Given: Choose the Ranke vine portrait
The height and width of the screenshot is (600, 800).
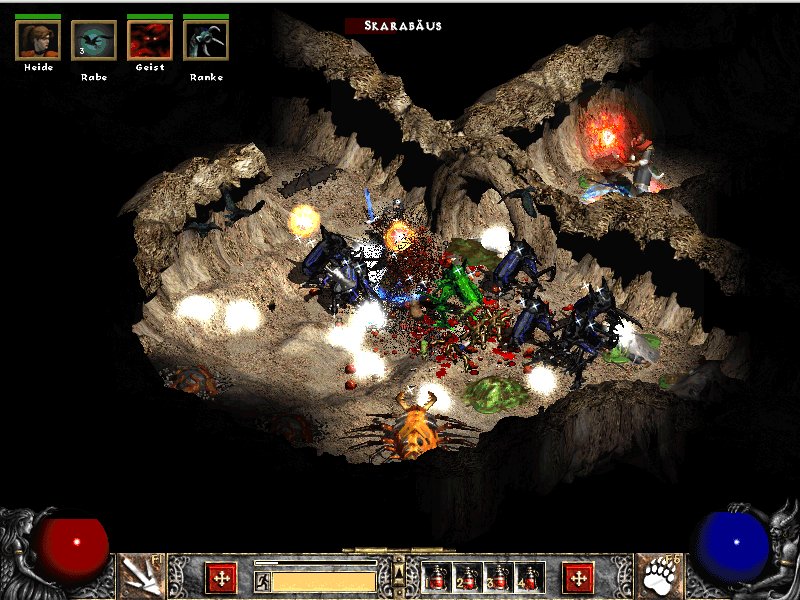Looking at the screenshot, I should (206, 40).
